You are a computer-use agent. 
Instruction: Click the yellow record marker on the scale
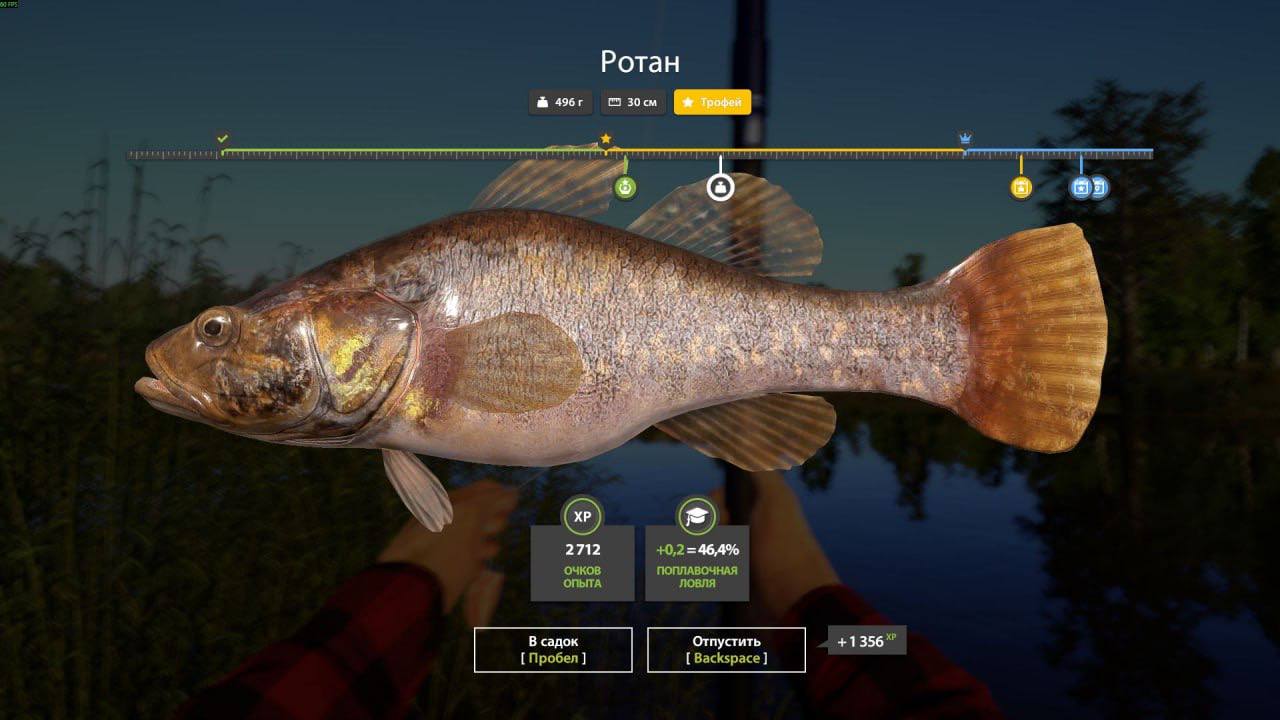point(1020,187)
